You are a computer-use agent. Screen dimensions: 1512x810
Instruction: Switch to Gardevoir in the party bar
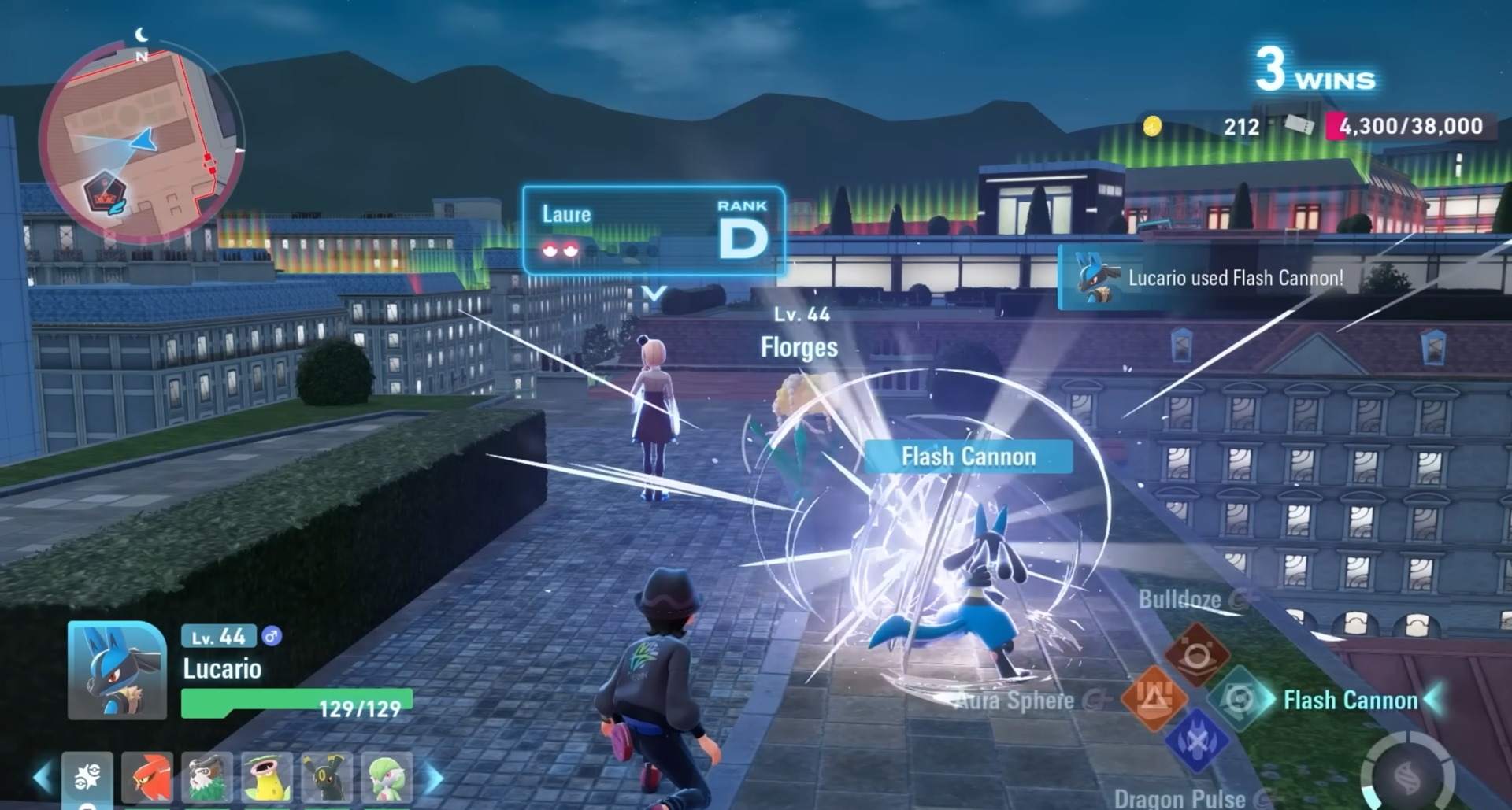pyautogui.click(x=387, y=777)
